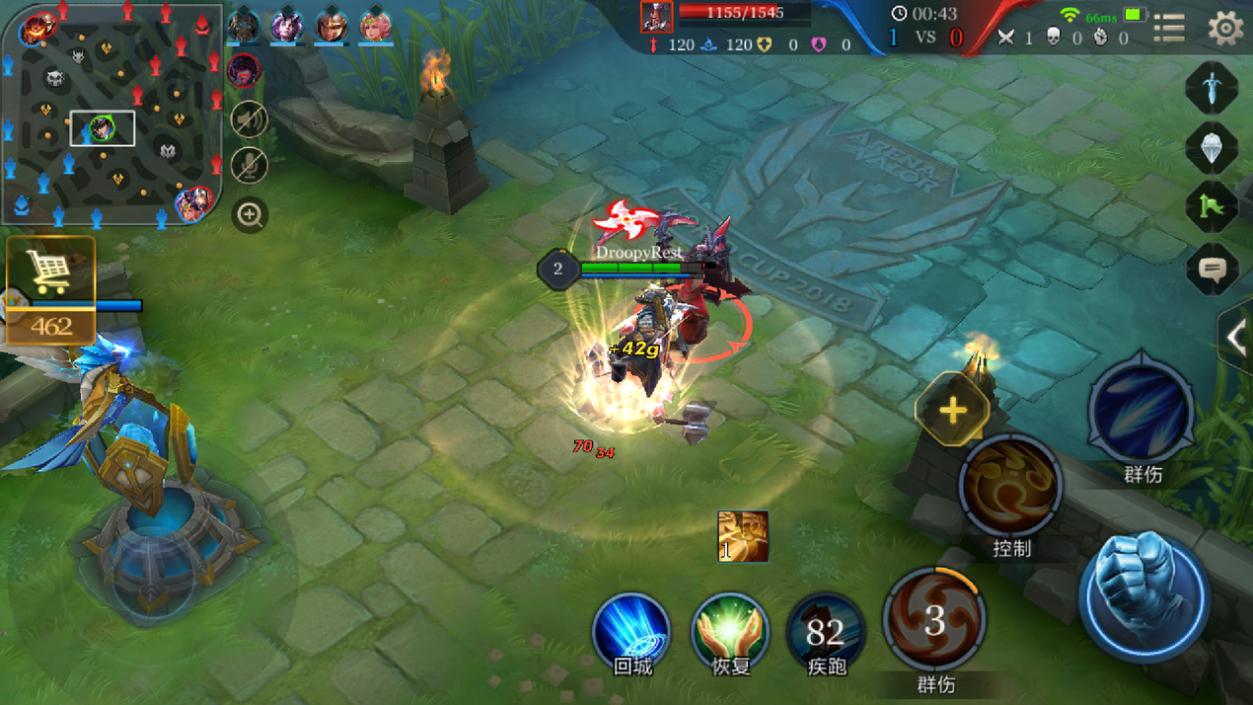Open the scoreboard list icon
The width and height of the screenshot is (1253, 705).
[1168, 28]
